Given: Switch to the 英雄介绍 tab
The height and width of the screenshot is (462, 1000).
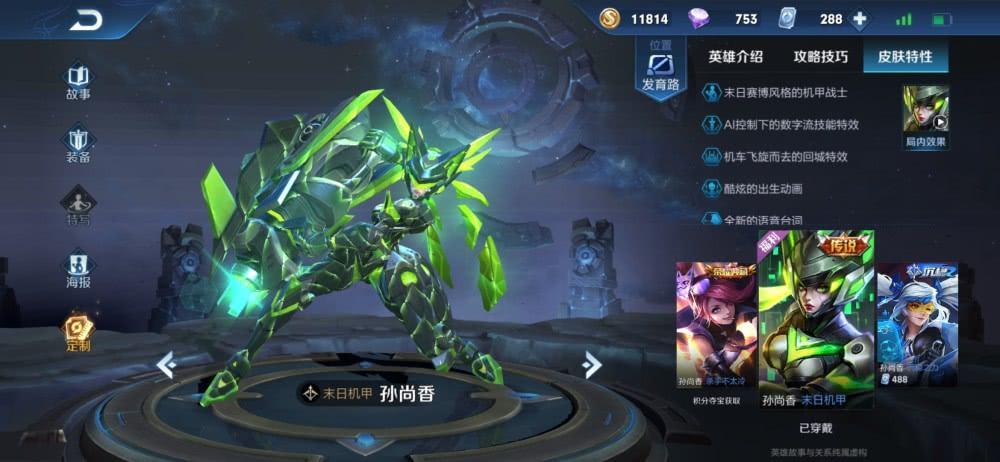Looking at the screenshot, I should point(735,57).
